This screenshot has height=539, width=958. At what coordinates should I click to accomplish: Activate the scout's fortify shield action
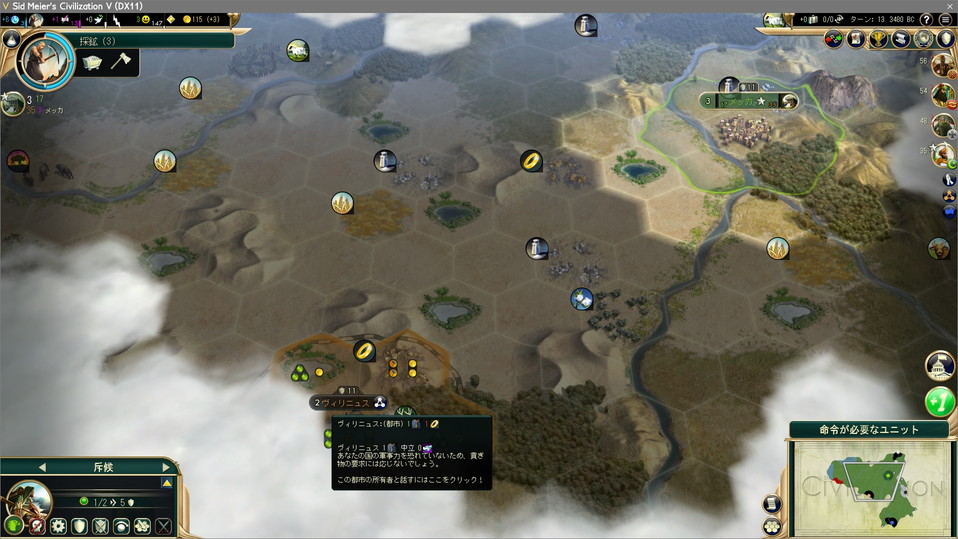point(79,525)
